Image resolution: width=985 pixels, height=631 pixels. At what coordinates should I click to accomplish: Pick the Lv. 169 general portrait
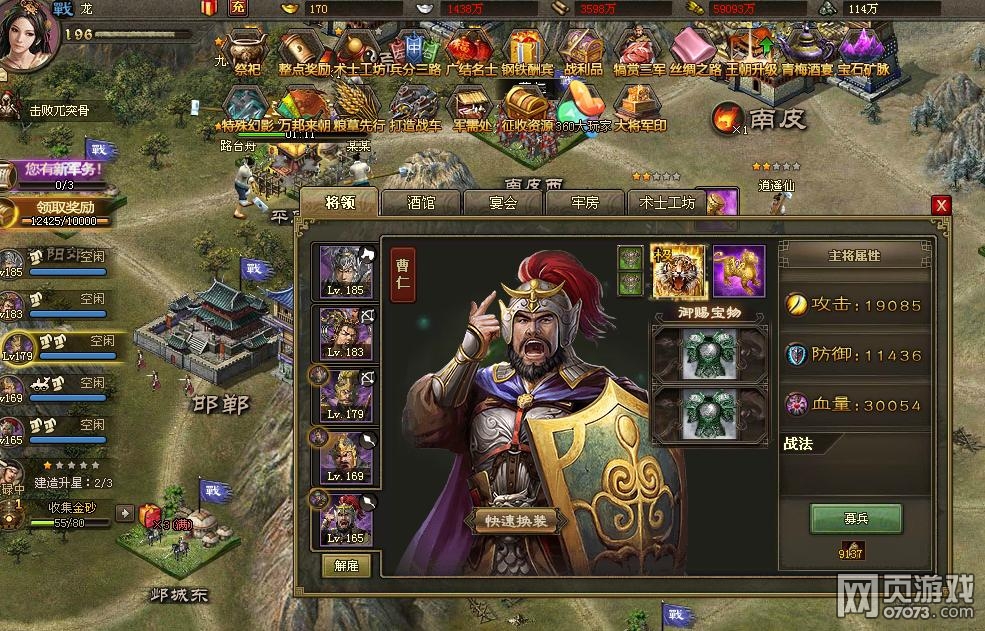pos(346,458)
